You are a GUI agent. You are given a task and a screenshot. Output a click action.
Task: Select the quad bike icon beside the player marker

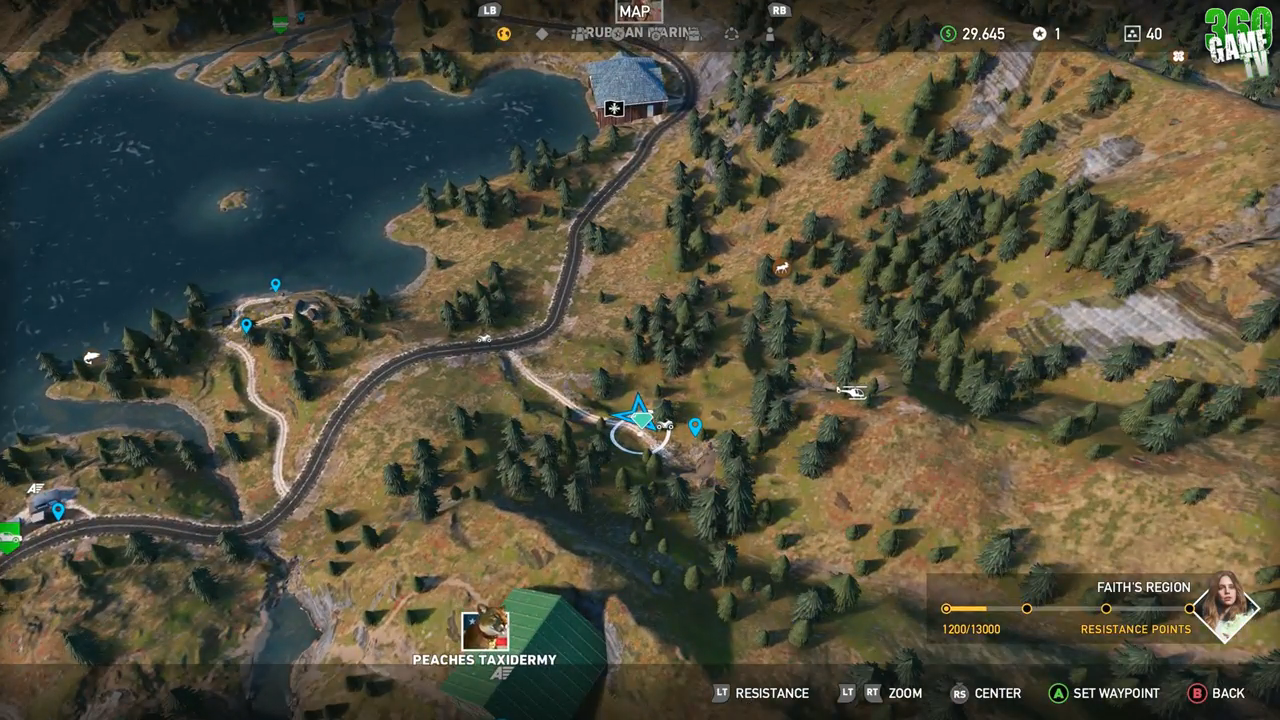click(x=663, y=424)
